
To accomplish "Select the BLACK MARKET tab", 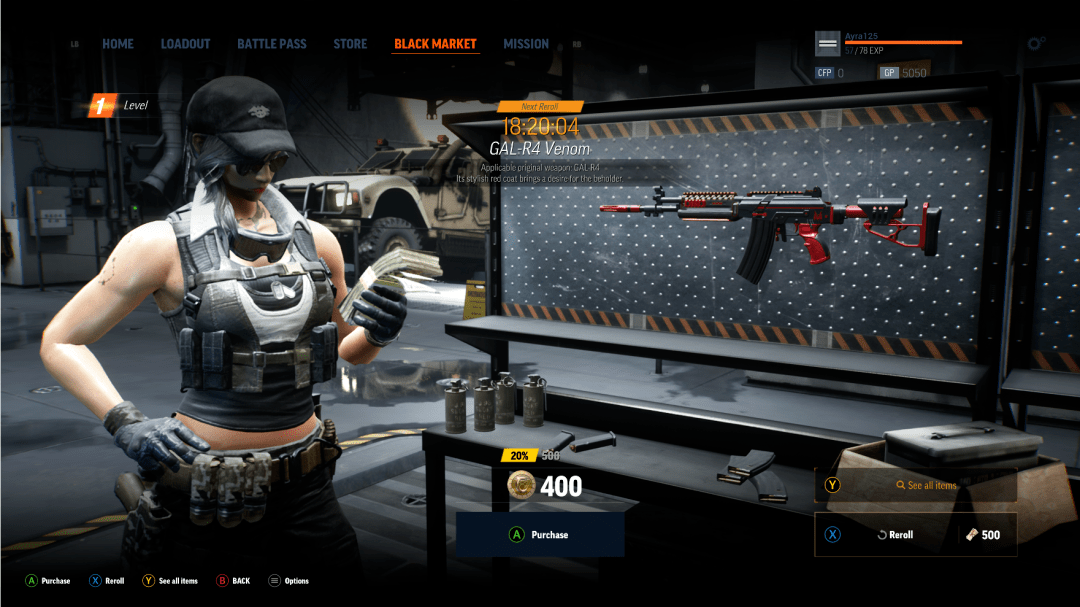I will click(x=435, y=44).
